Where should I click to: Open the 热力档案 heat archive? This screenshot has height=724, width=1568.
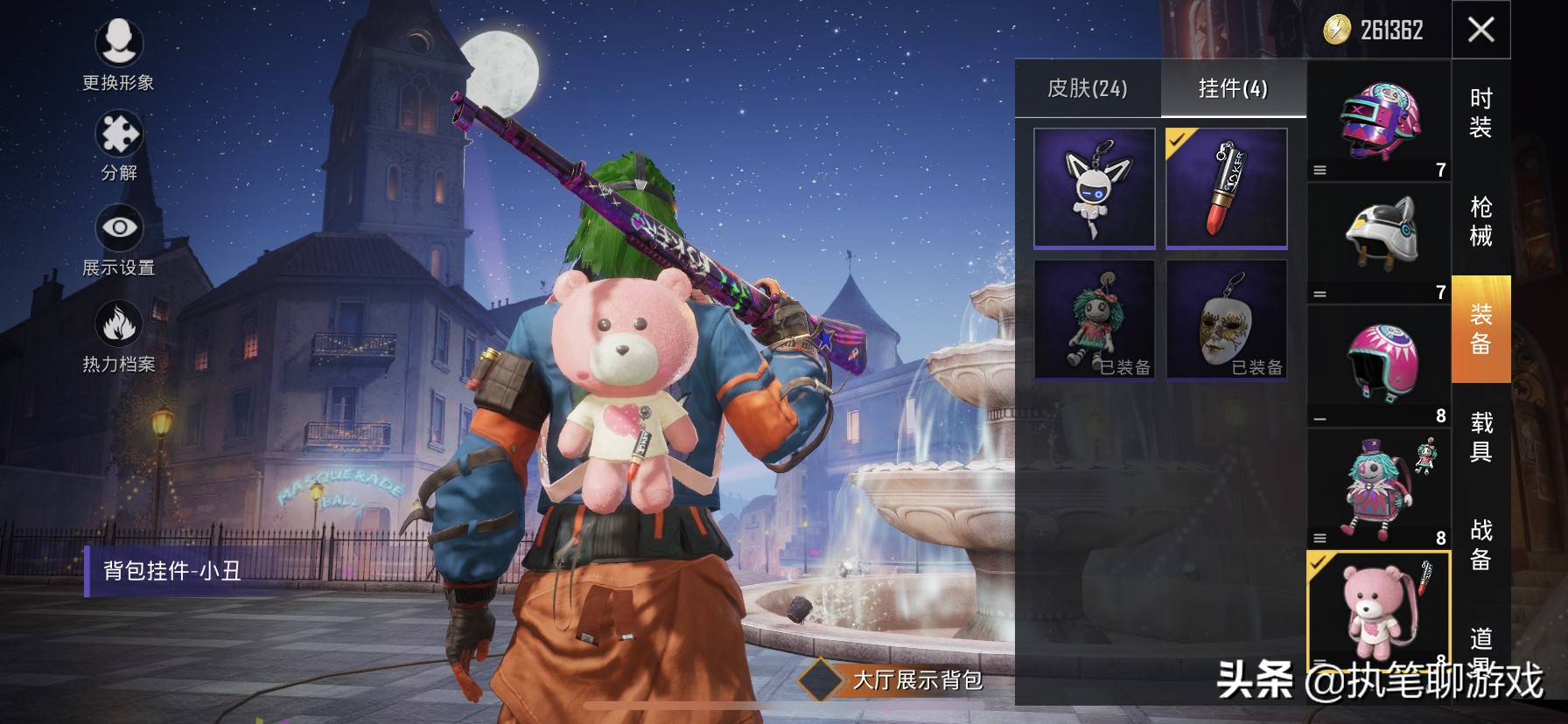click(119, 337)
